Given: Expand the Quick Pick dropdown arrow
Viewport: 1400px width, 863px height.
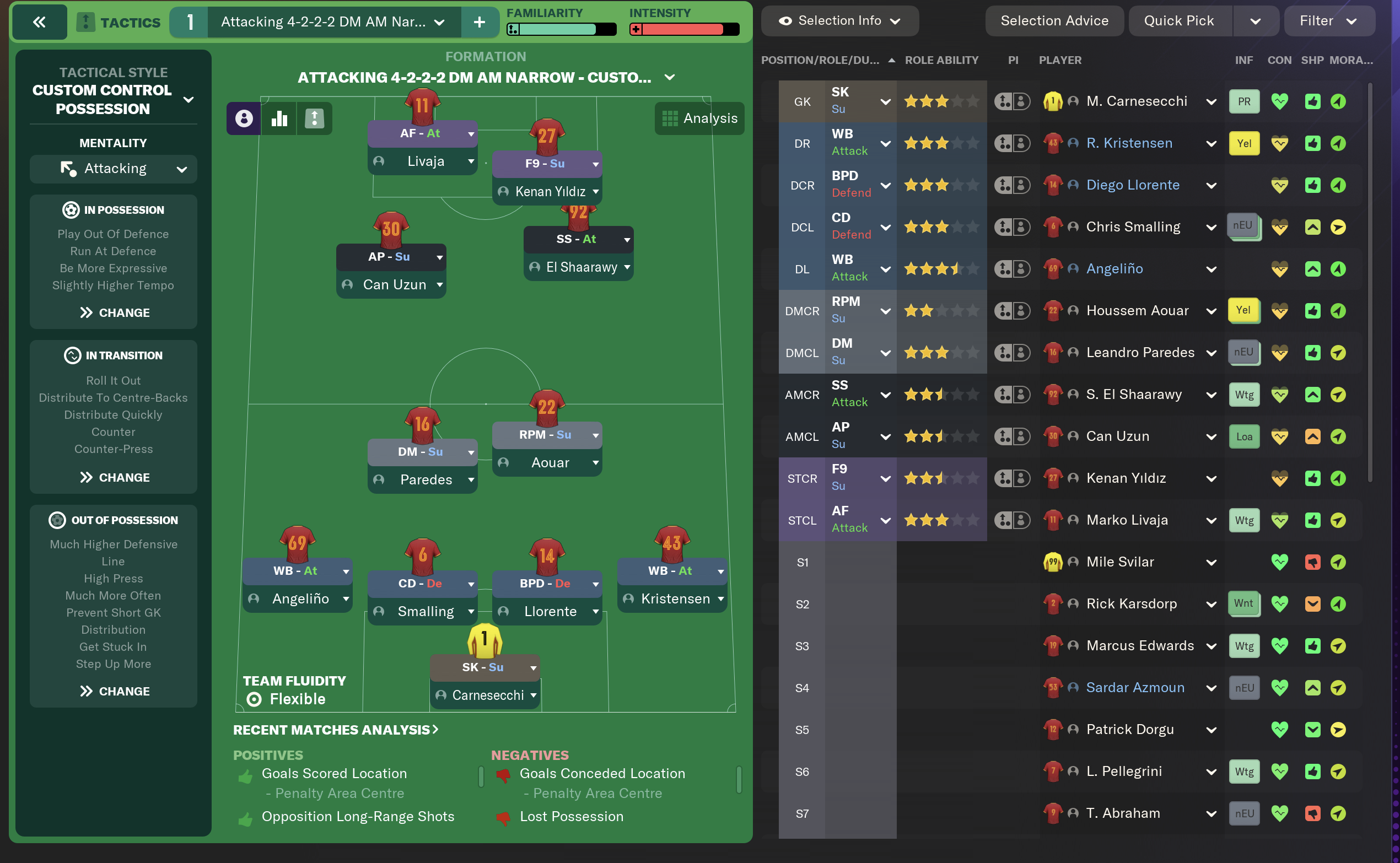Looking at the screenshot, I should tap(1256, 20).
